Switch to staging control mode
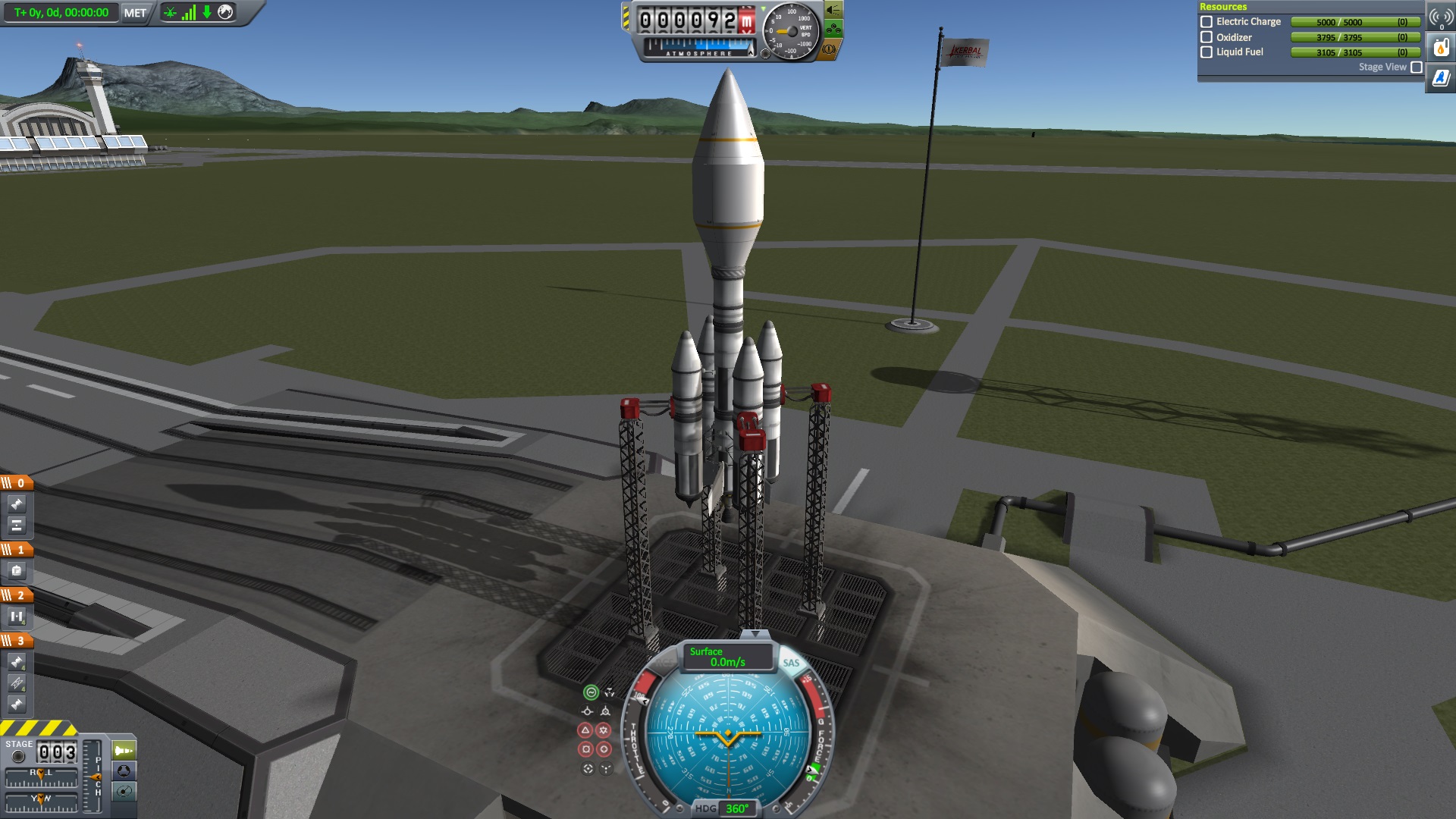 click(124, 751)
